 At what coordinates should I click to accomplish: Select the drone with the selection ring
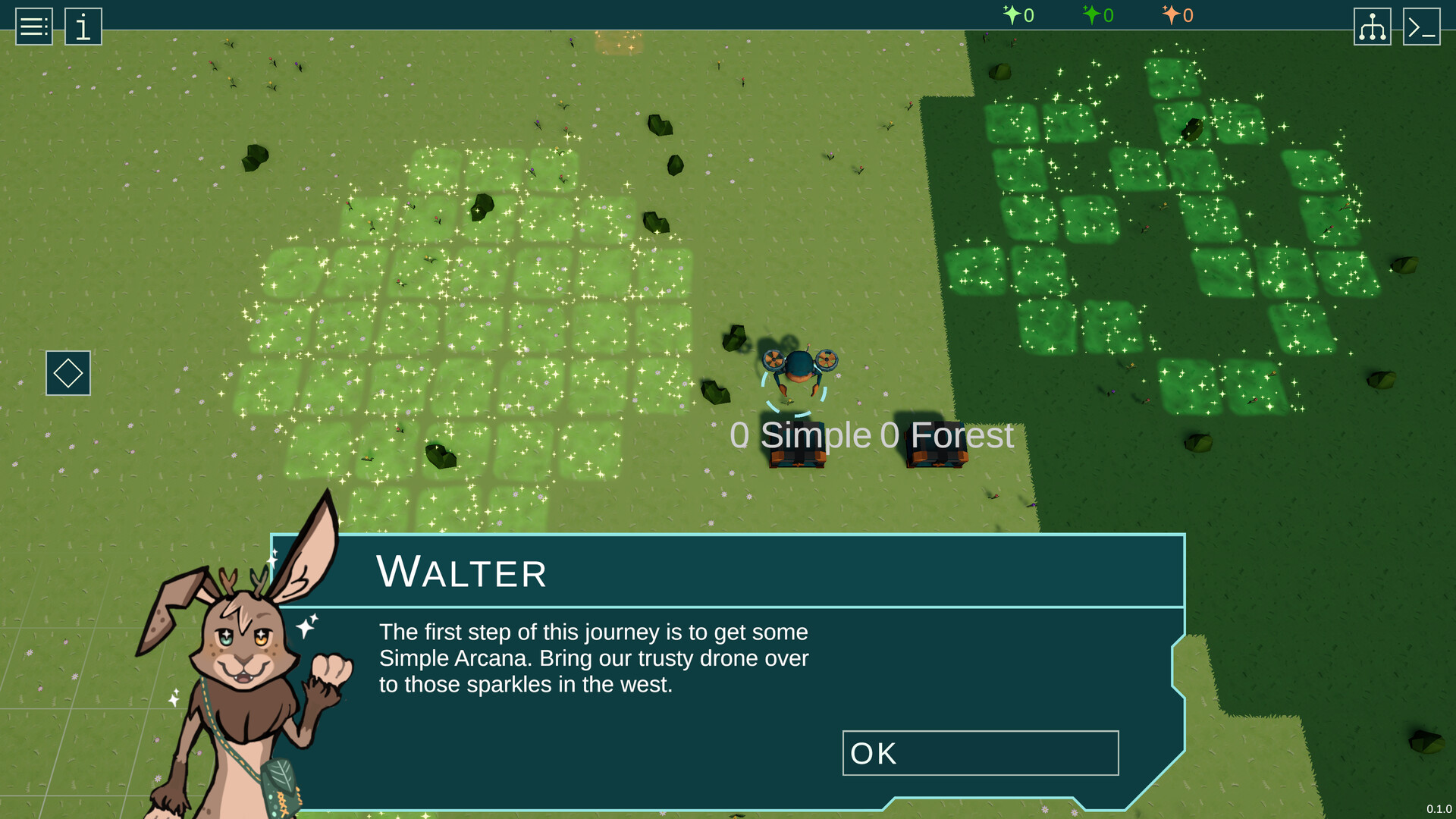(798, 369)
